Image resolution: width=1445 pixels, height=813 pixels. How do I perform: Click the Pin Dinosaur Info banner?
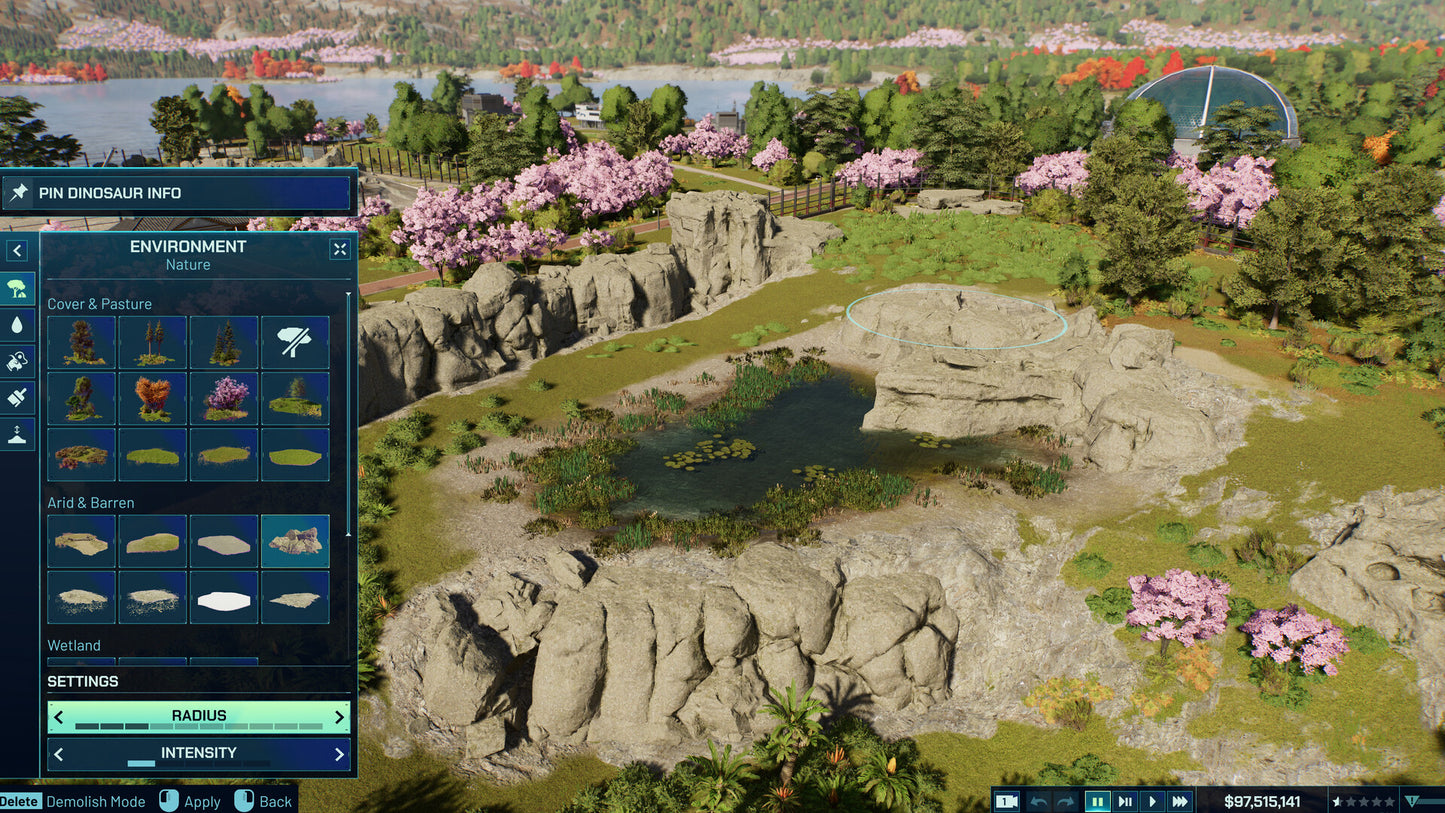(x=176, y=192)
